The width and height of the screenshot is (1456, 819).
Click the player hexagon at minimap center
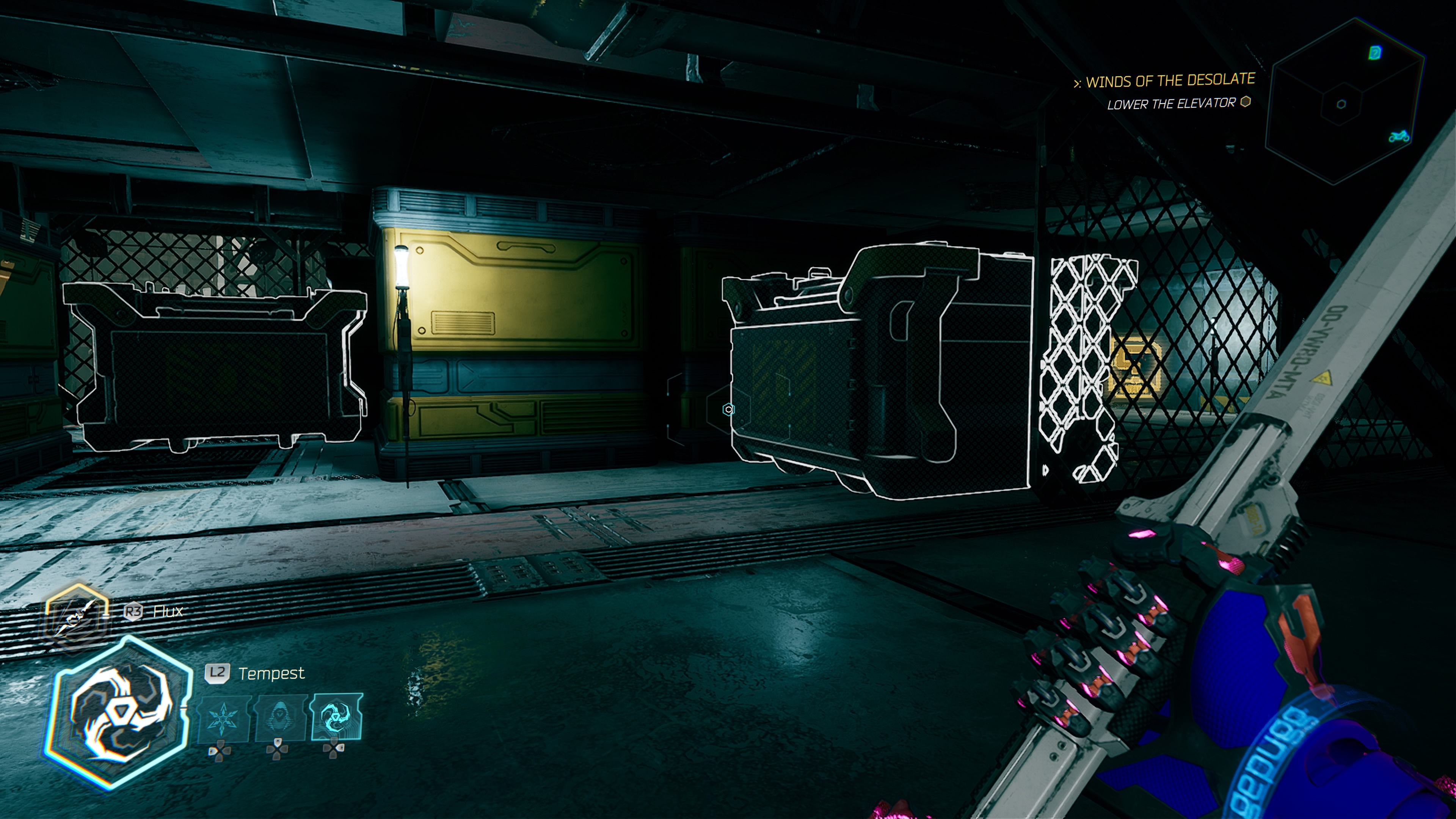[1341, 104]
